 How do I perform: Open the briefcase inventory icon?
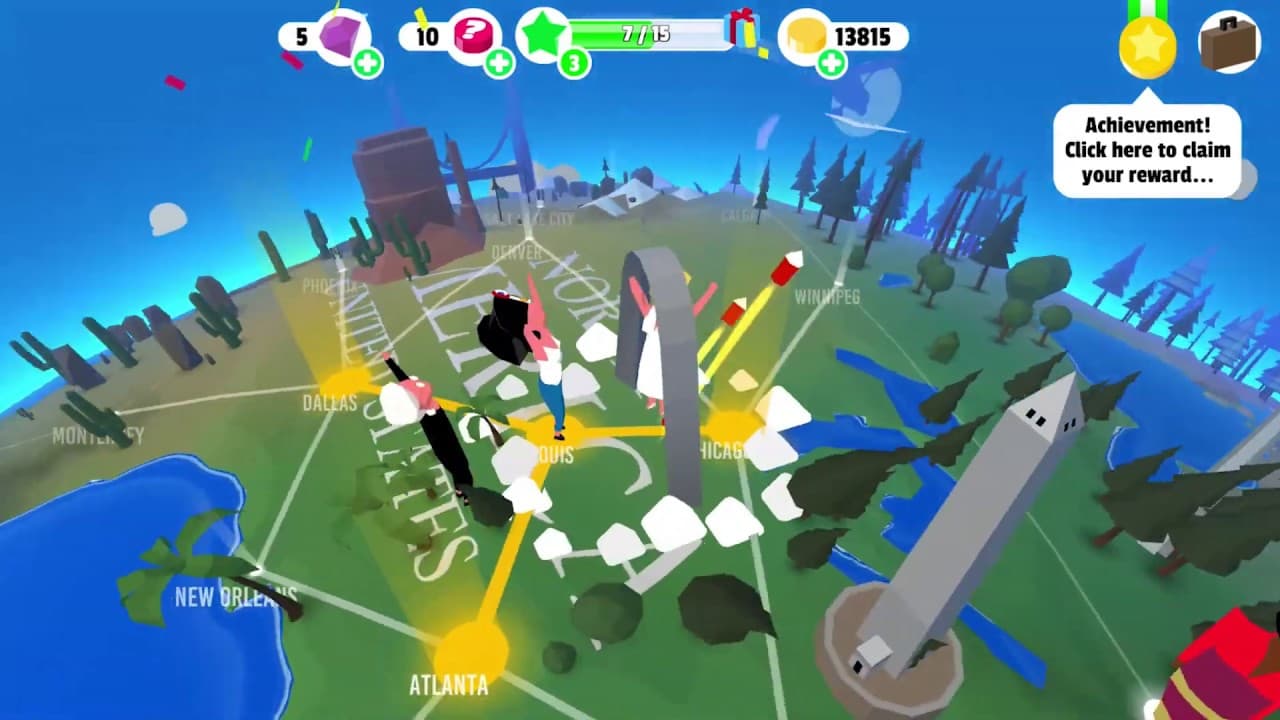click(1227, 44)
